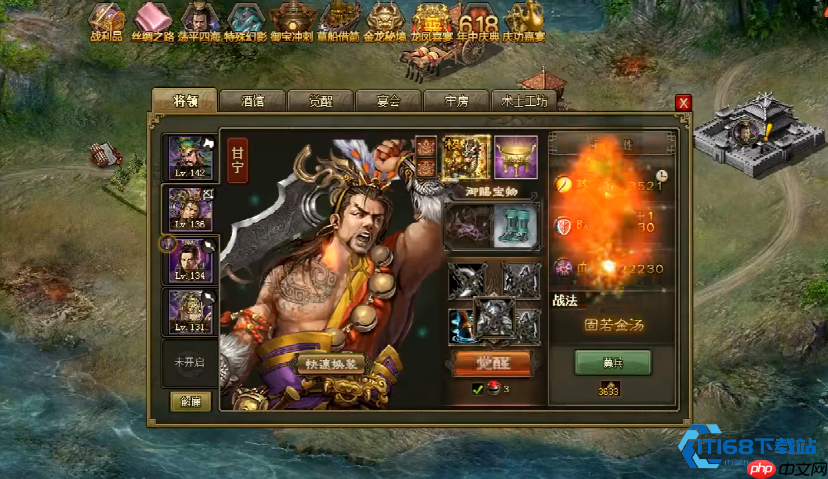Image resolution: width=828 pixels, height=479 pixels.
Task: Switch to the 牢房 tab
Action: [456, 101]
